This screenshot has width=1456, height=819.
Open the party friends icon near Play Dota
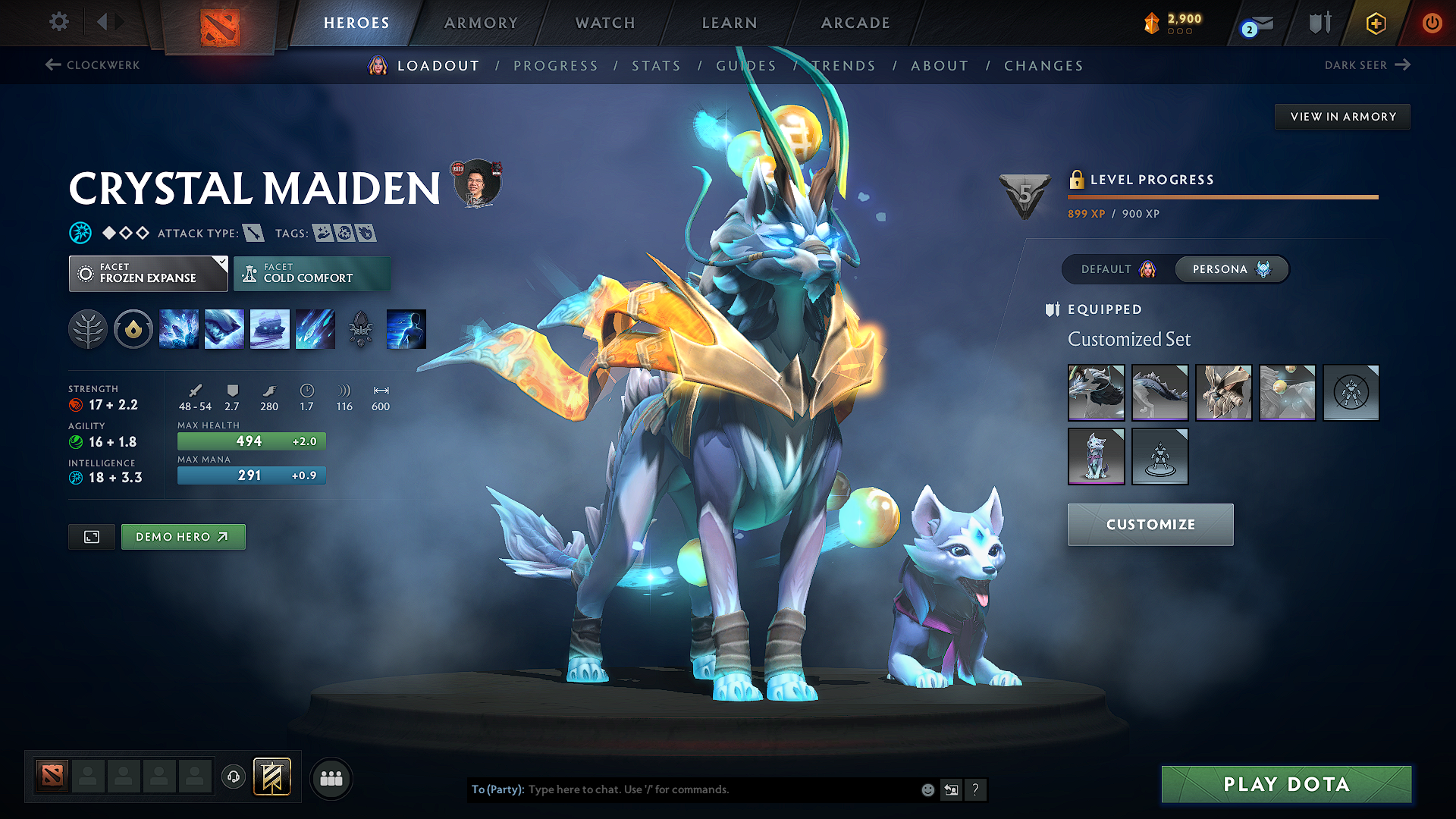(331, 777)
